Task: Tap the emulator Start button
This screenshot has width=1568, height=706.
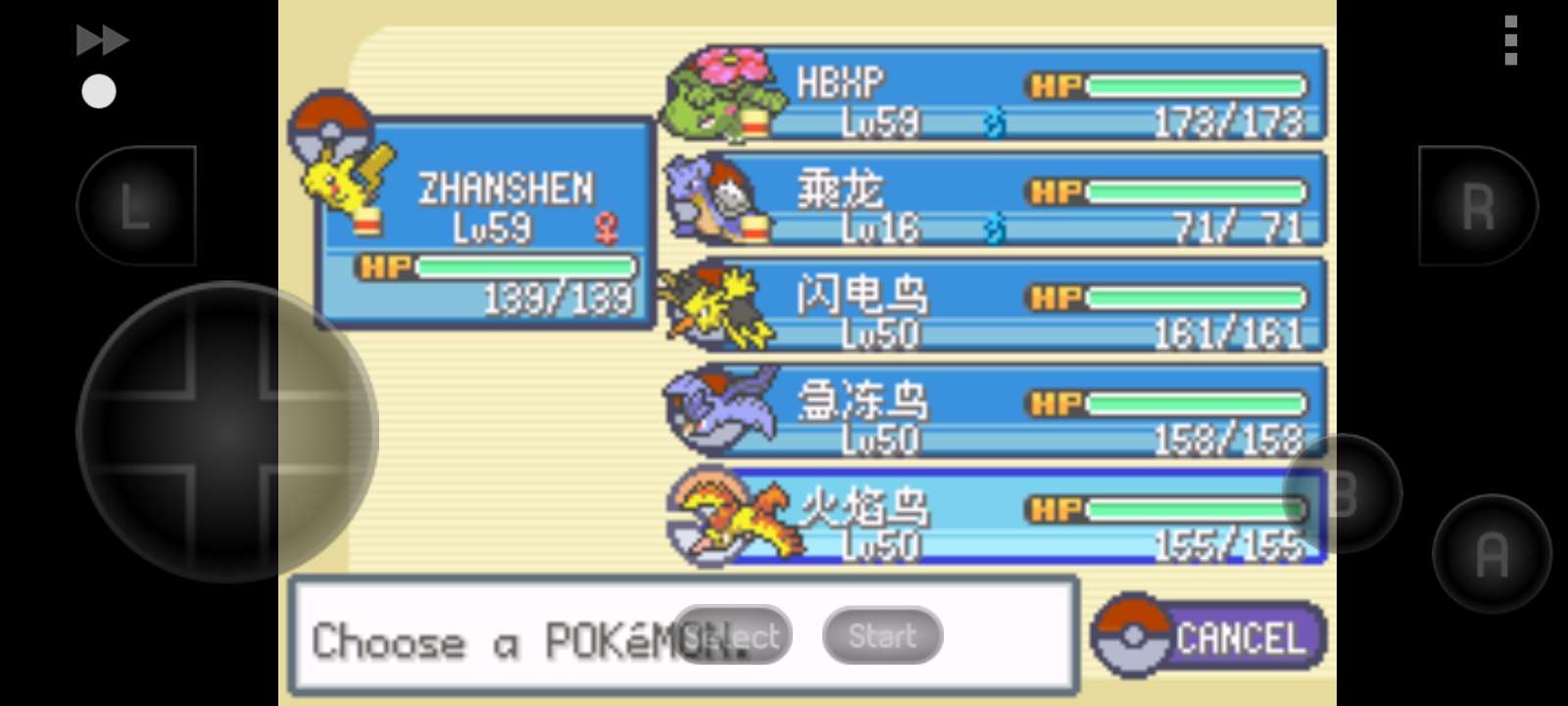Action: pyautogui.click(x=882, y=635)
